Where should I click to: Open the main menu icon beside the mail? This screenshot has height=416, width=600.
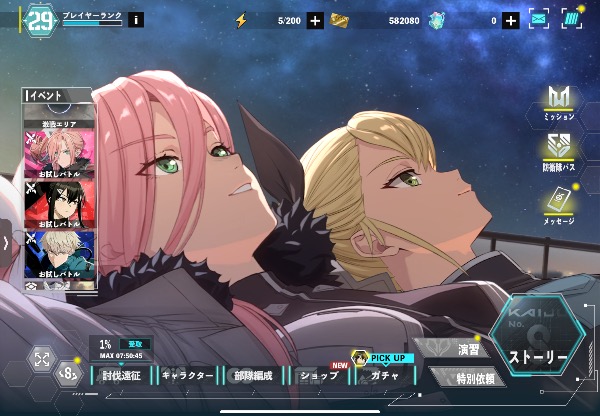coord(571,20)
